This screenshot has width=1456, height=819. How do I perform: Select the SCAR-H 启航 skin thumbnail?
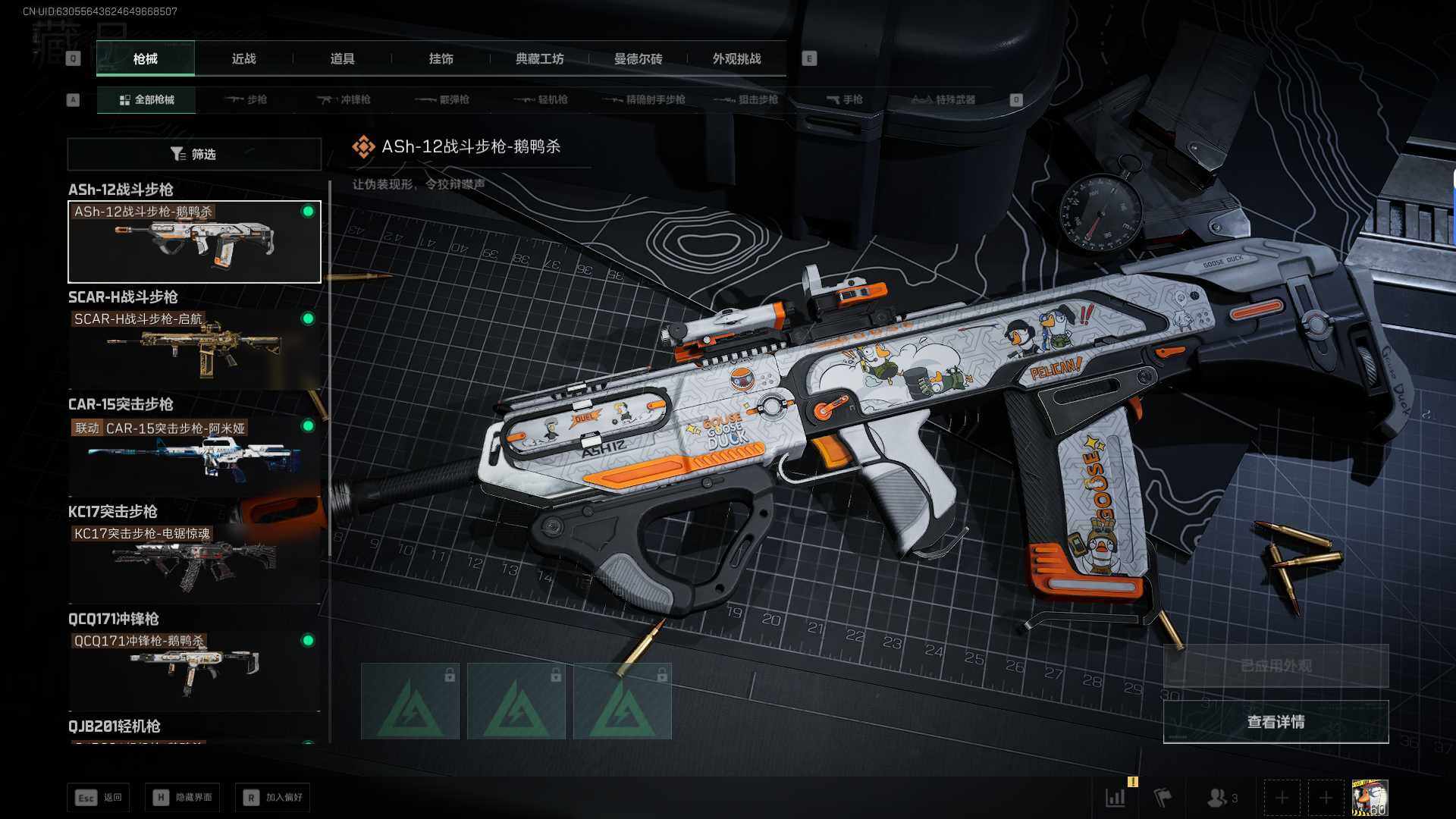coord(194,349)
